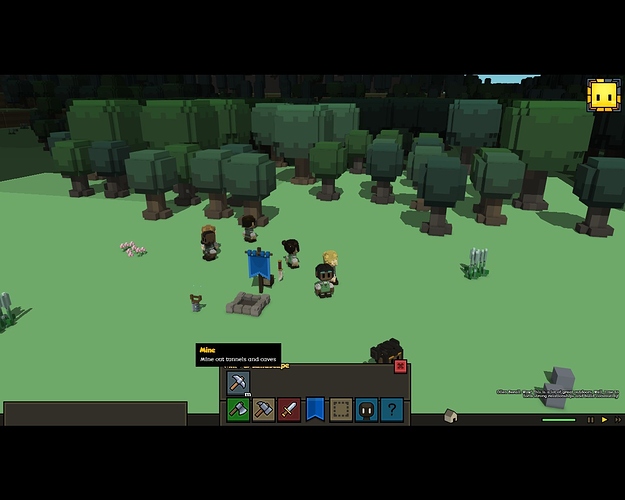625x500 pixels.
Task: Activate fast-forward game speed
Action: (x=616, y=420)
